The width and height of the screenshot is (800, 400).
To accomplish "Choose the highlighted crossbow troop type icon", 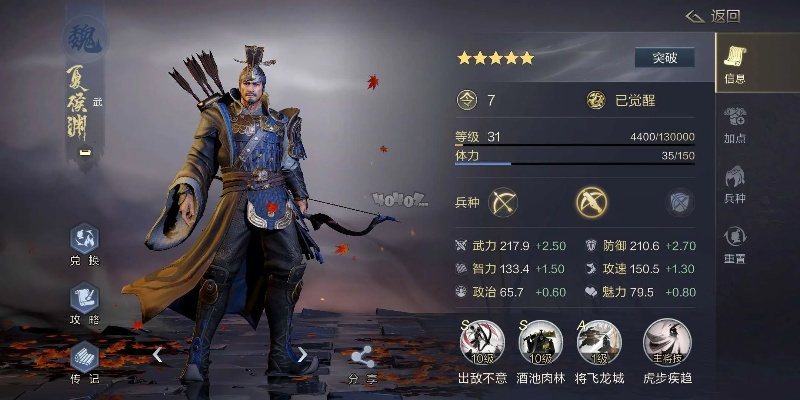I will pyautogui.click(x=592, y=202).
